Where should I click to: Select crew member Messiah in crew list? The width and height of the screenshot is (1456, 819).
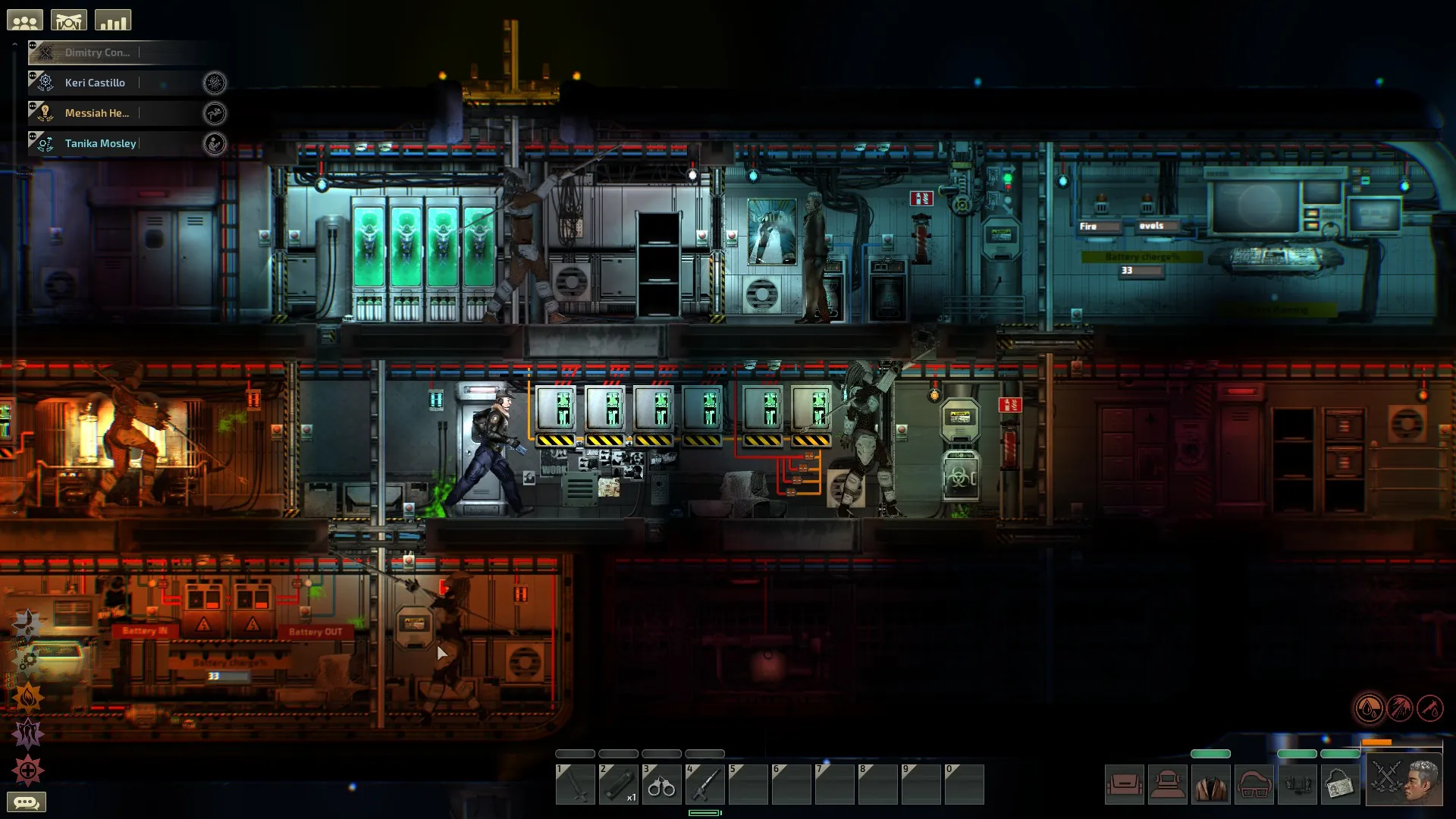[x=96, y=113]
